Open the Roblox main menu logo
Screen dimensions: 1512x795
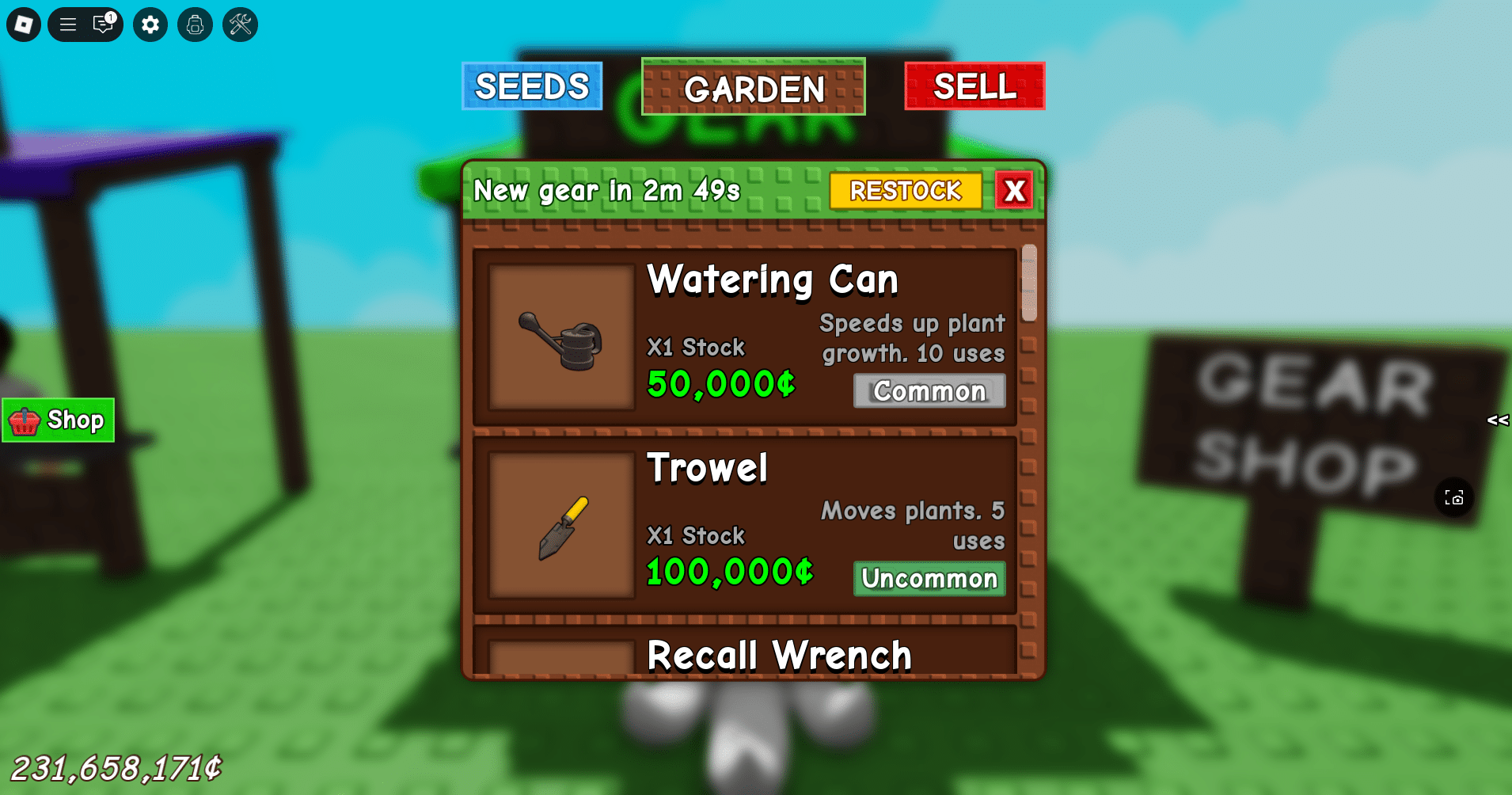pyautogui.click(x=23, y=25)
